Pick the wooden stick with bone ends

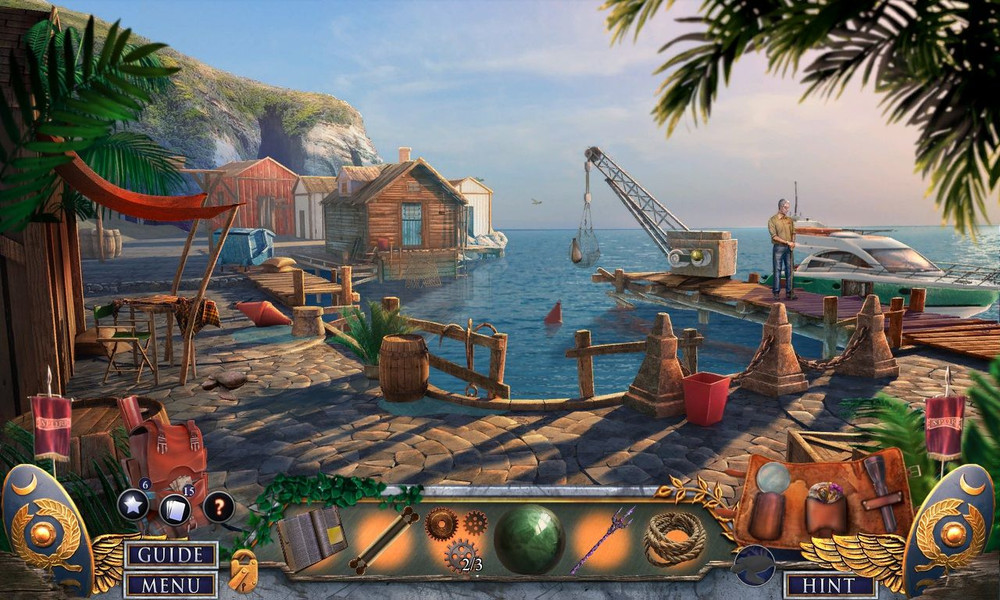click(381, 540)
